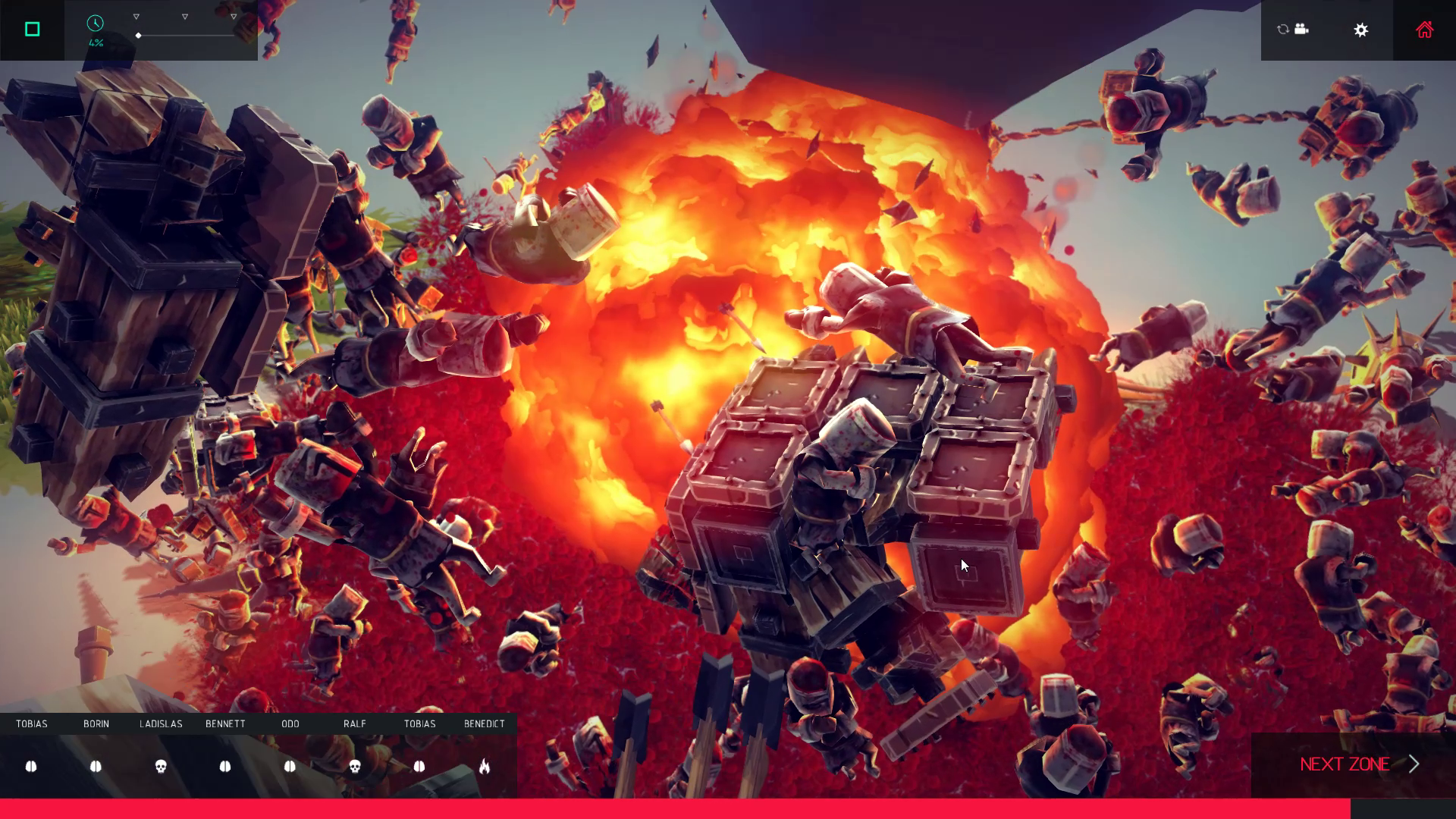The image size is (1456, 819).
Task: Adjust the time scale slider handle
Action: pos(138,36)
